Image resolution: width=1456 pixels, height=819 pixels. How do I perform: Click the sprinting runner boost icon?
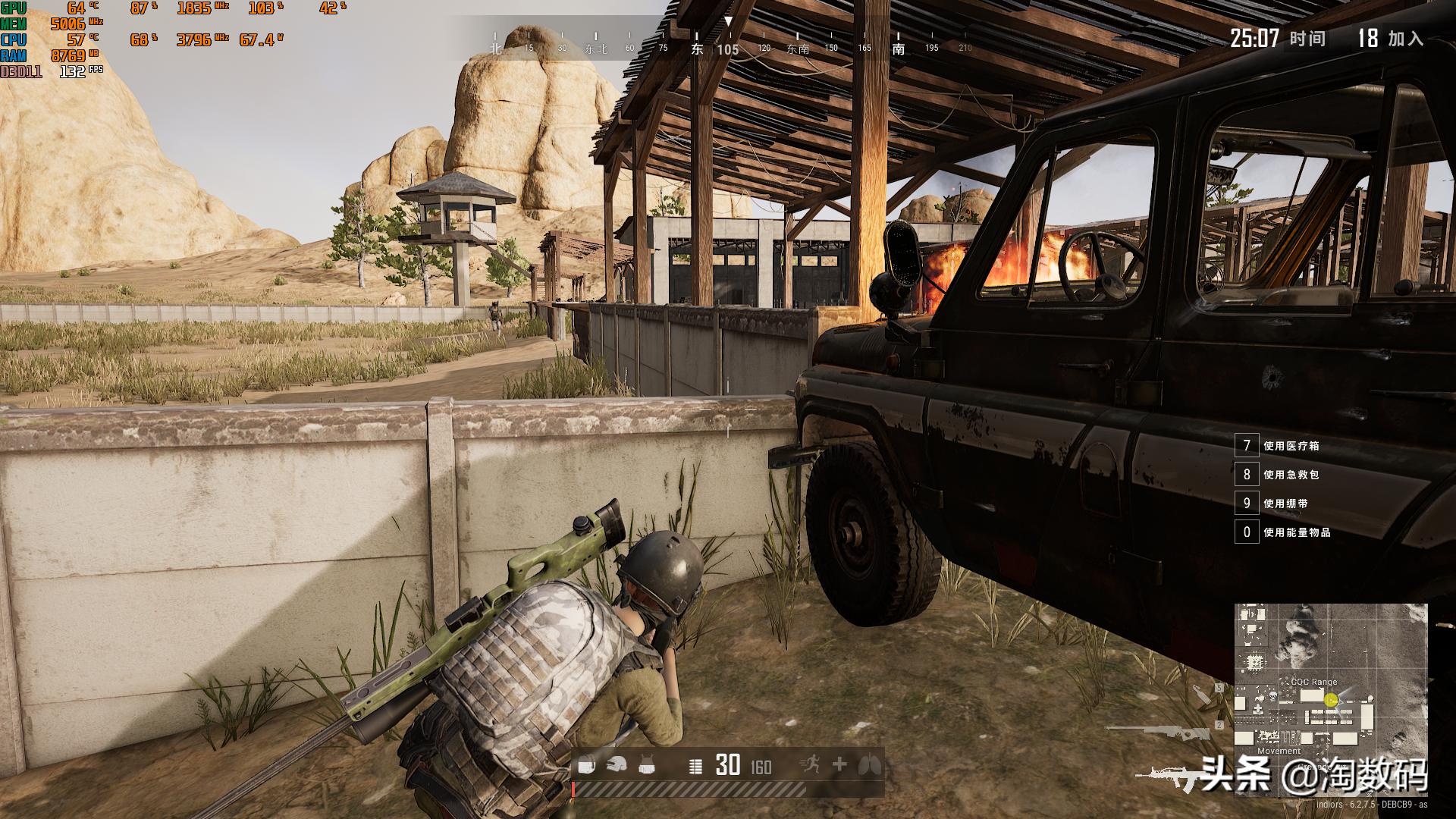(810, 765)
